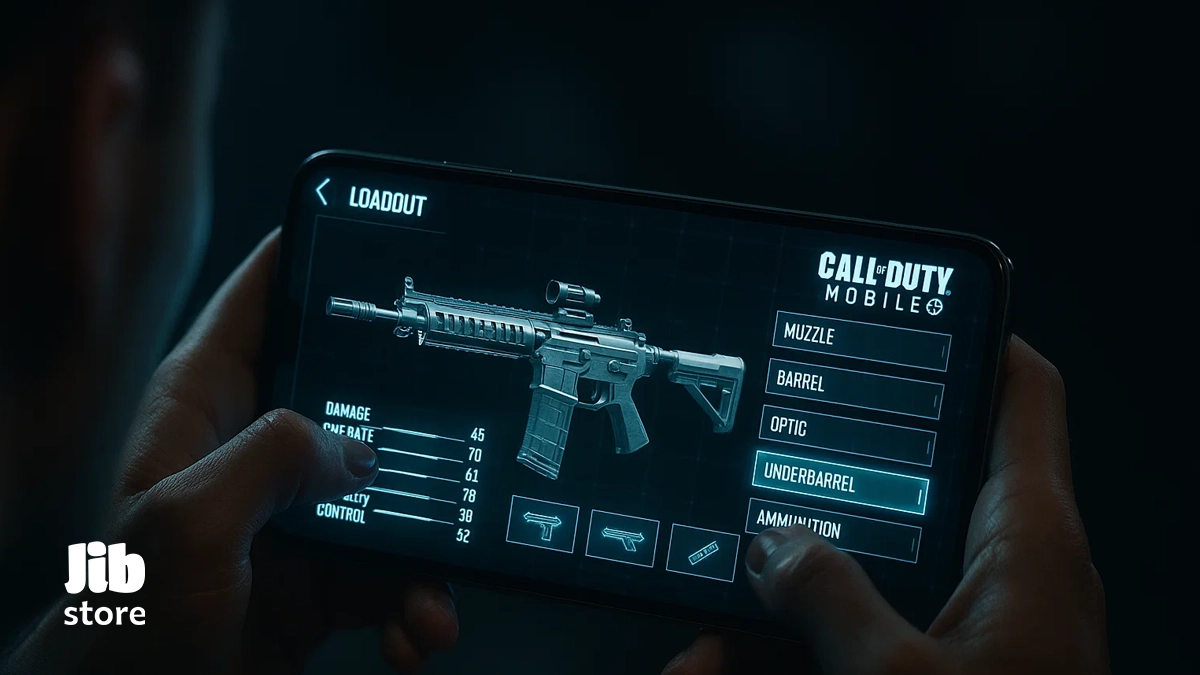This screenshot has height=675, width=1200.
Task: Click the small rectangular tag tile
Action: click(703, 551)
